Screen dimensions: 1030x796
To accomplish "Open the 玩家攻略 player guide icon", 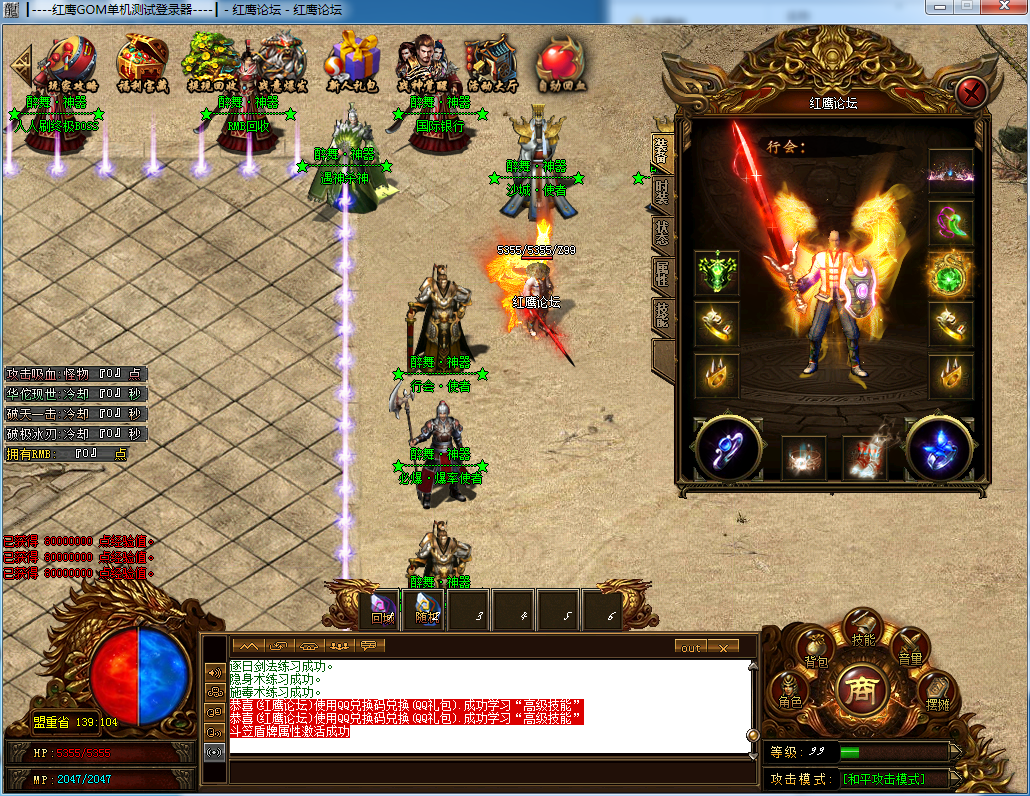I will (67, 62).
